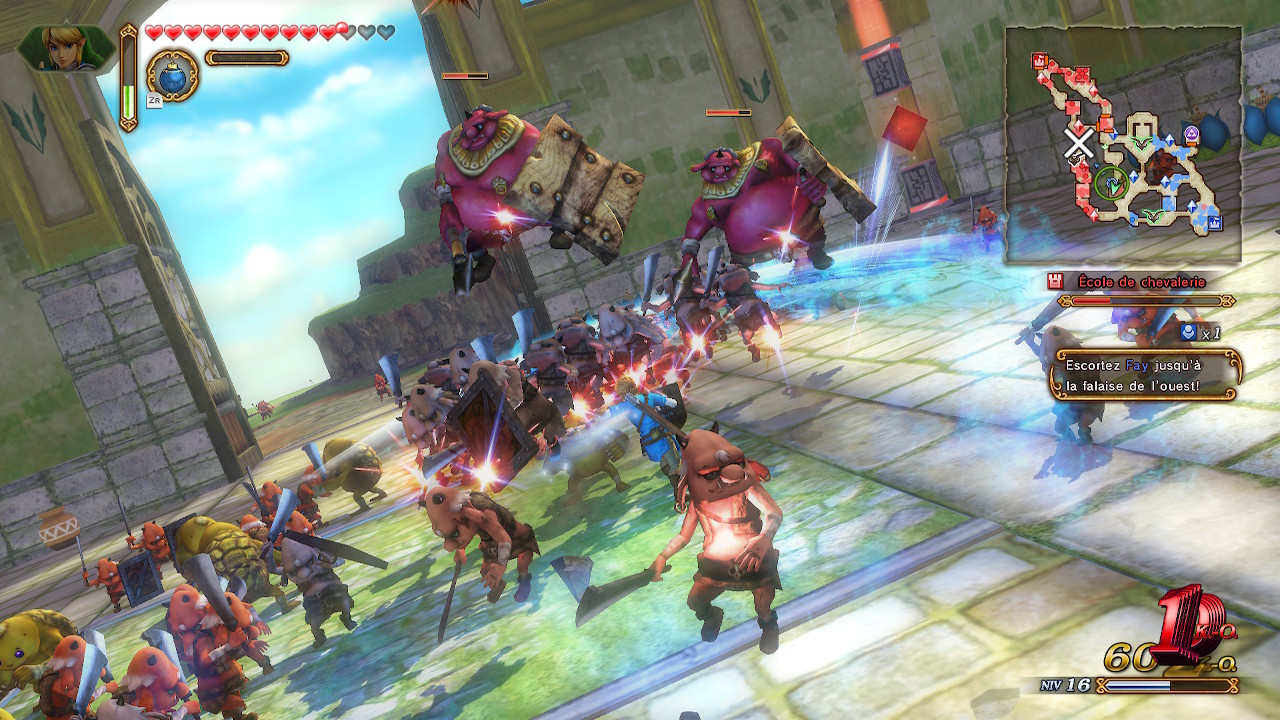Click the purple marker on the minimap

click(1191, 135)
